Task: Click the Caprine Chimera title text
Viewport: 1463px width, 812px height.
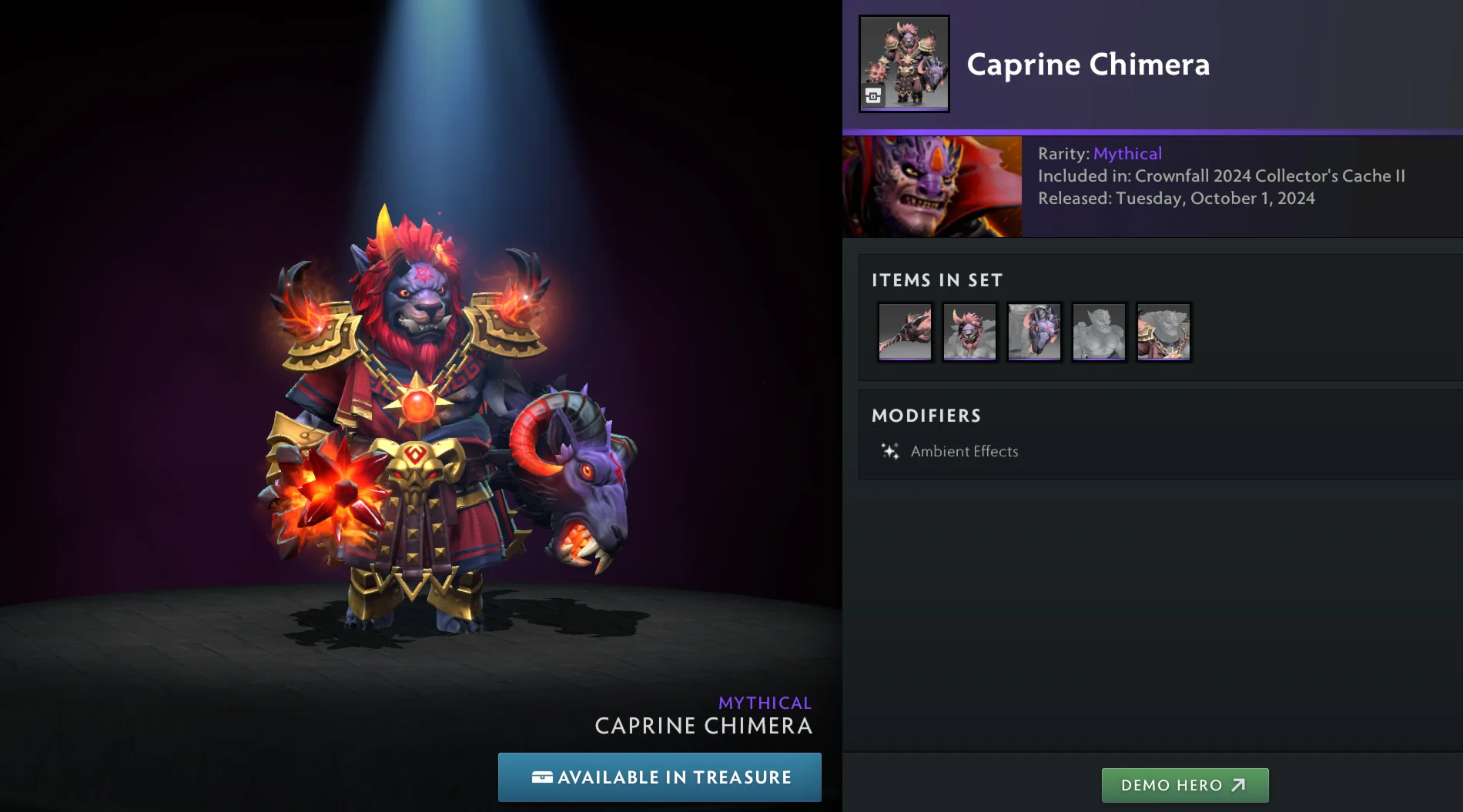Action: tap(1088, 65)
